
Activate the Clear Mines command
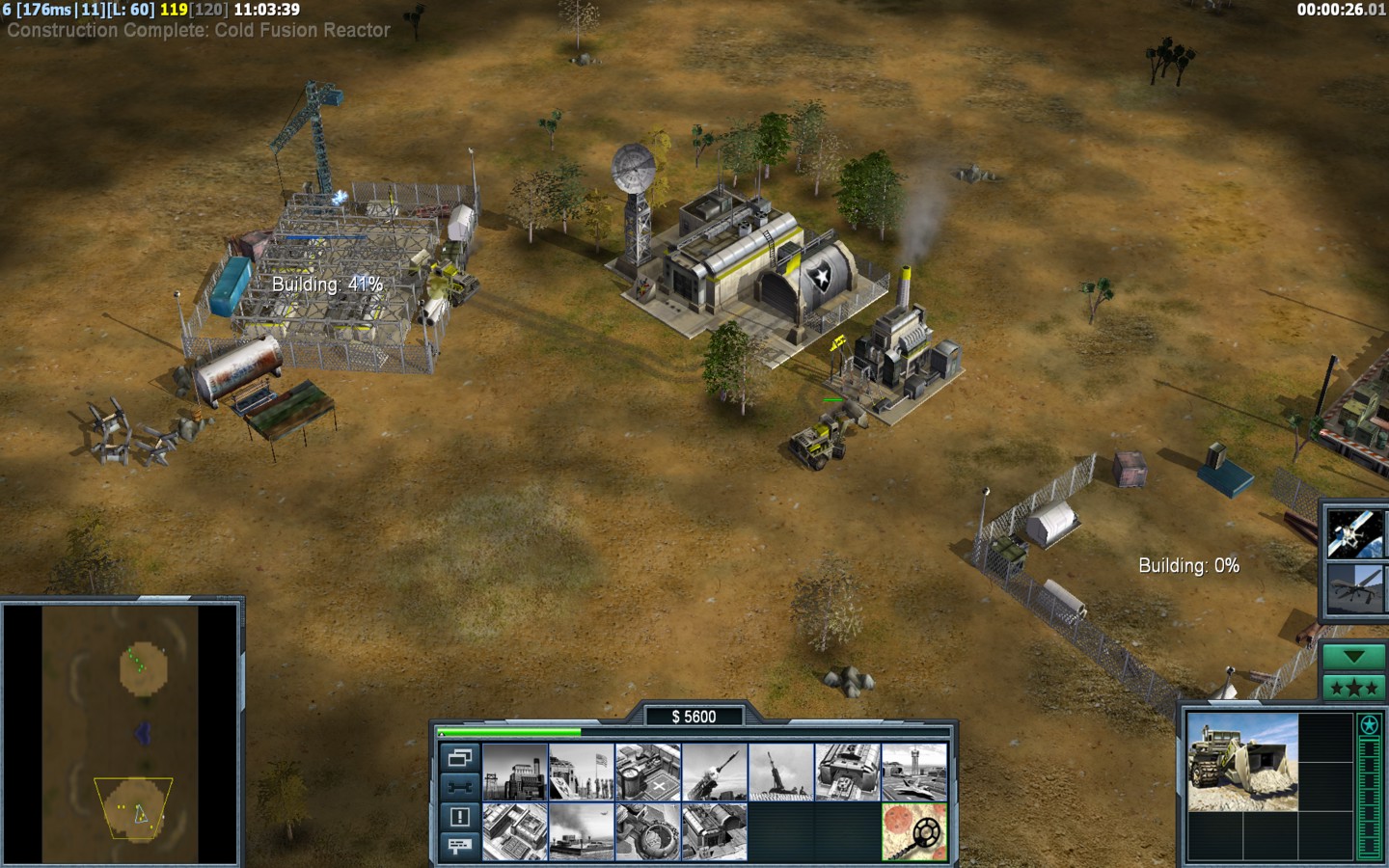[914, 831]
